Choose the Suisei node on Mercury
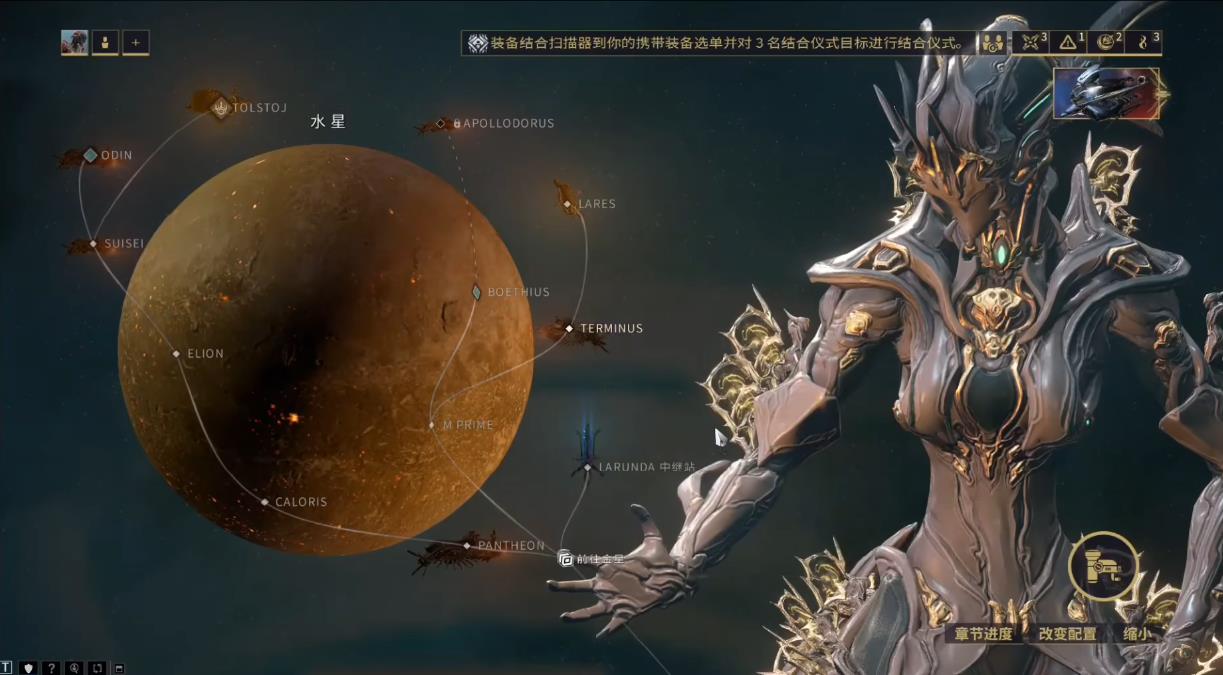This screenshot has height=675, width=1223. tap(93, 243)
